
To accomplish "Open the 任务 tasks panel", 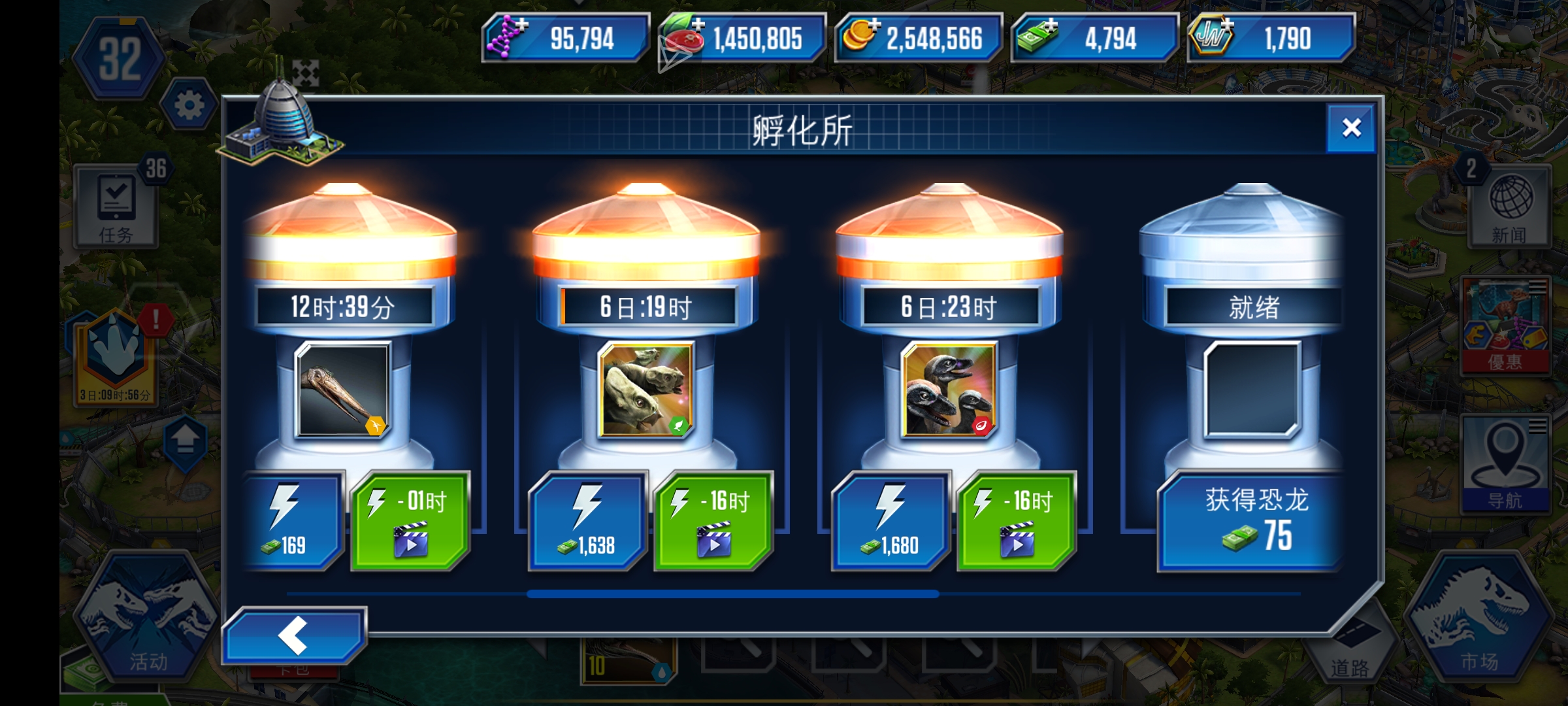I will pyautogui.click(x=116, y=206).
